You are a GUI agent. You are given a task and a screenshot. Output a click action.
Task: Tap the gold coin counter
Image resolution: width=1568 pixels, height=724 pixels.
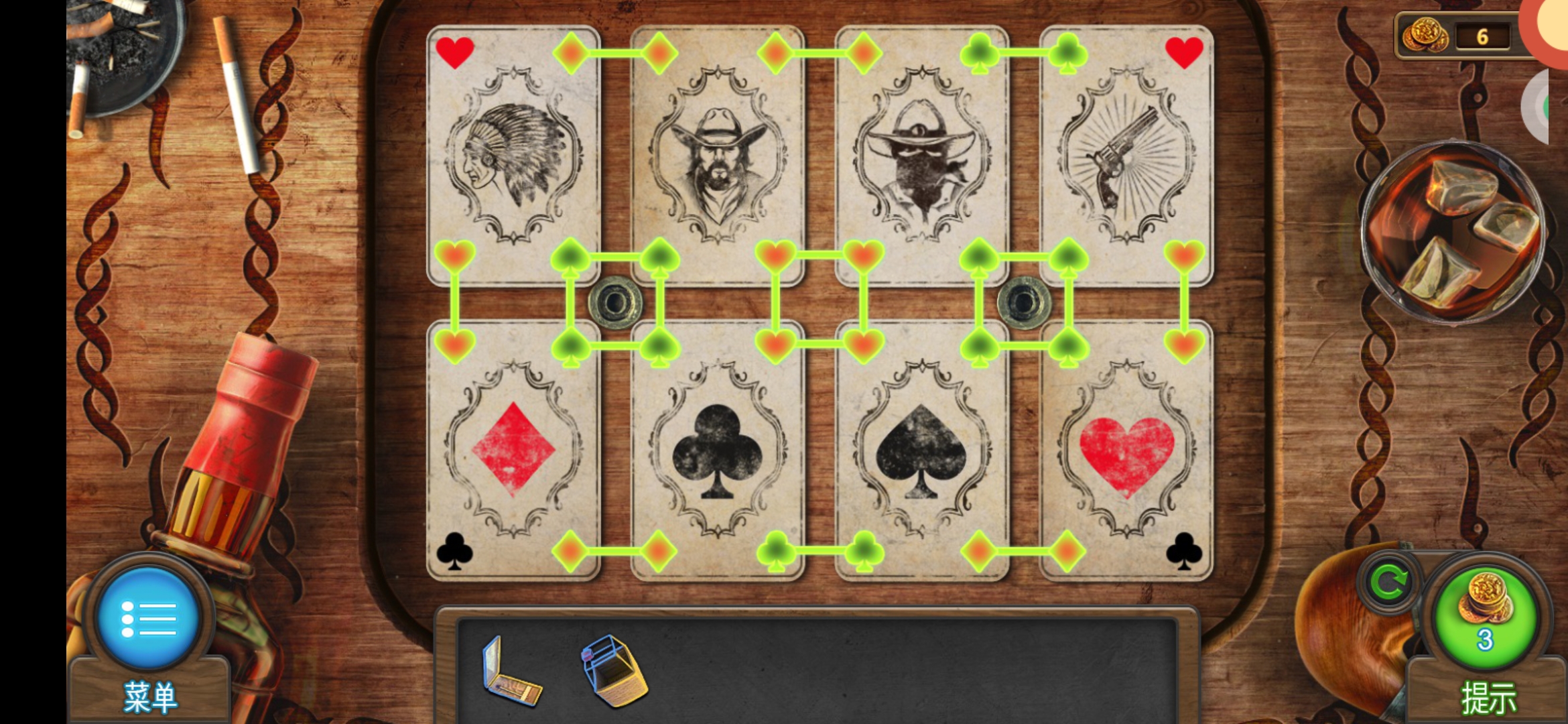coord(1461,36)
